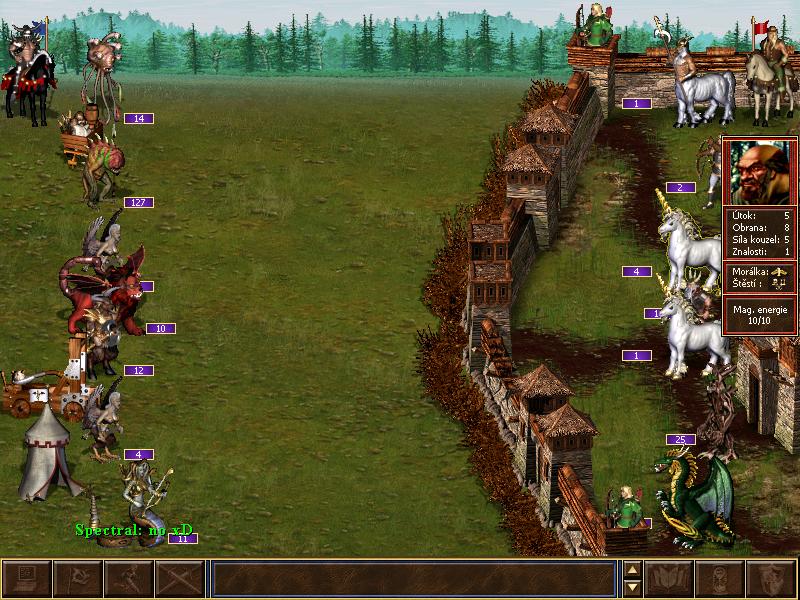Image resolution: width=800 pixels, height=600 pixels.
Task: Open the combat options menu
Action: tap(26, 579)
